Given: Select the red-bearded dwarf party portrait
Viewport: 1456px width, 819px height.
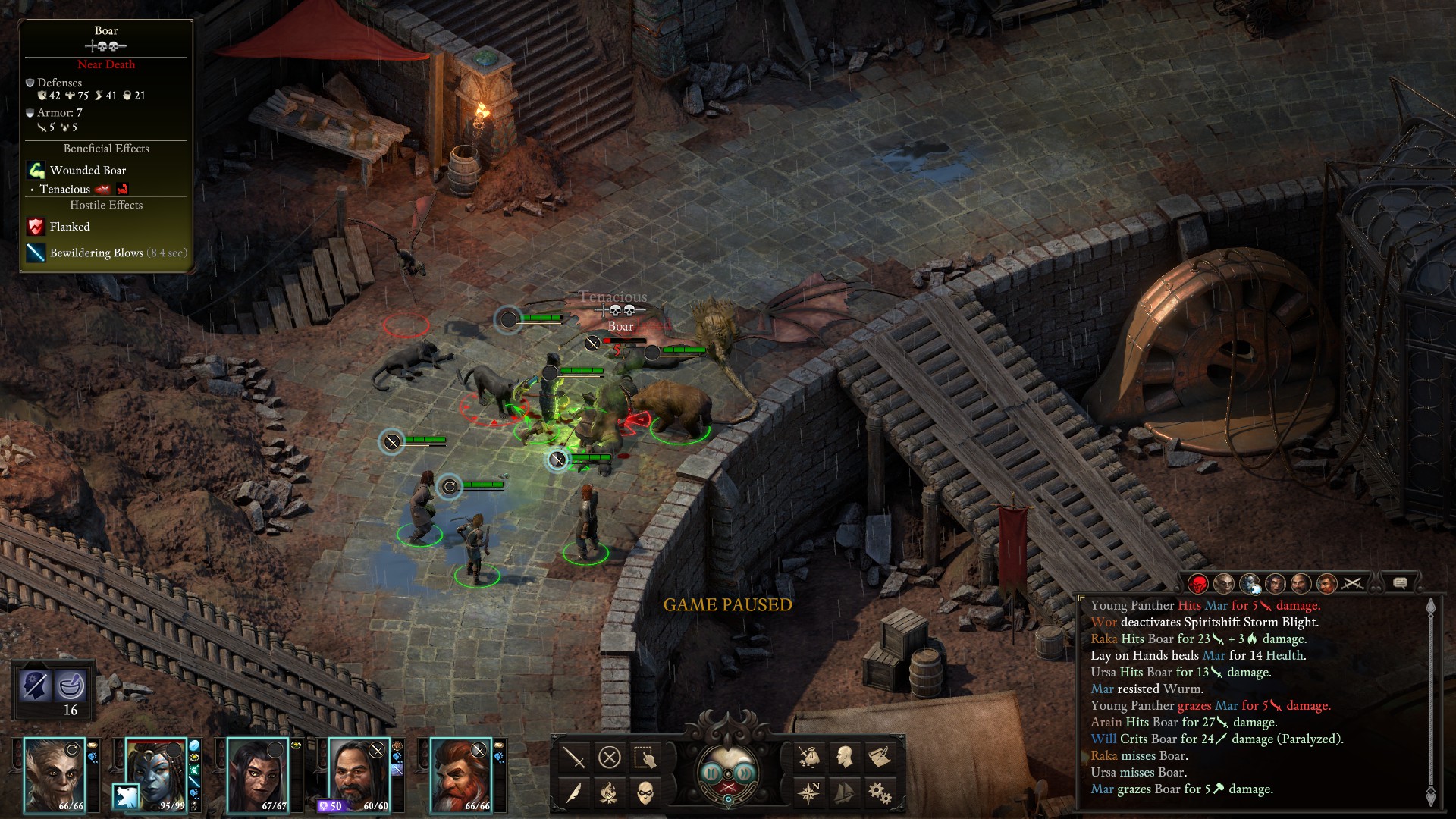Looking at the screenshot, I should (460, 775).
